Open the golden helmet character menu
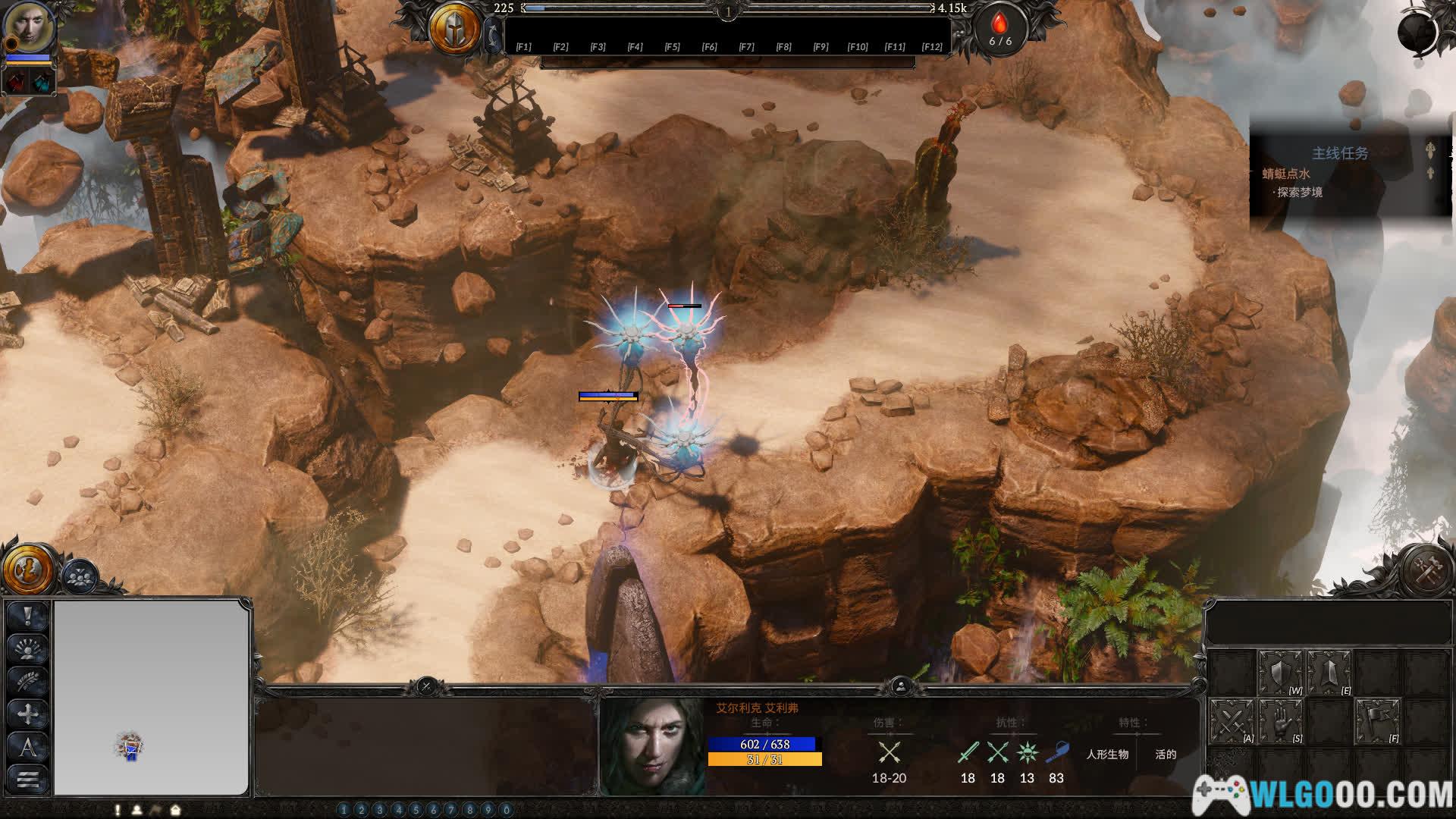Screen dimensions: 1456x819 [454, 30]
